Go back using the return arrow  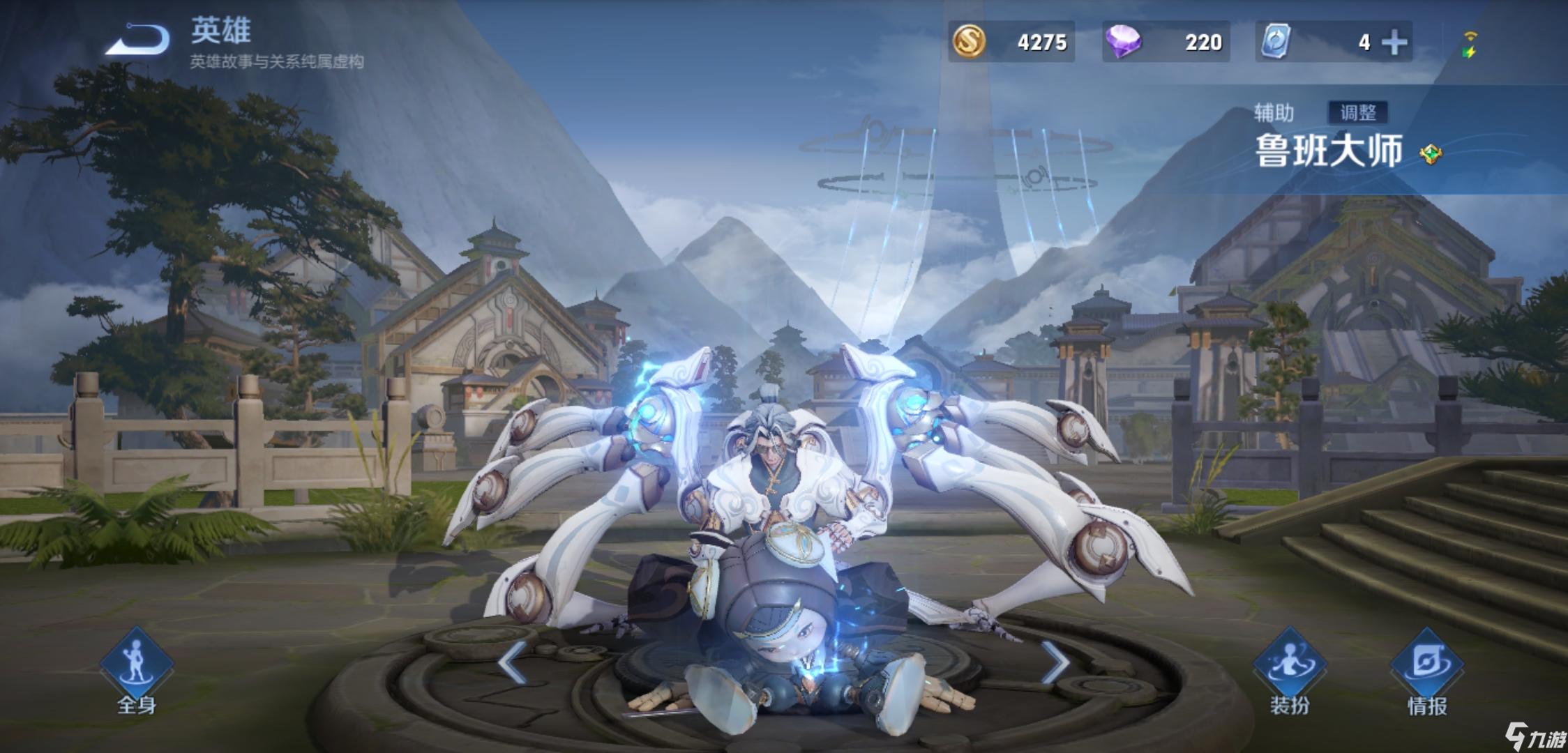(138, 39)
